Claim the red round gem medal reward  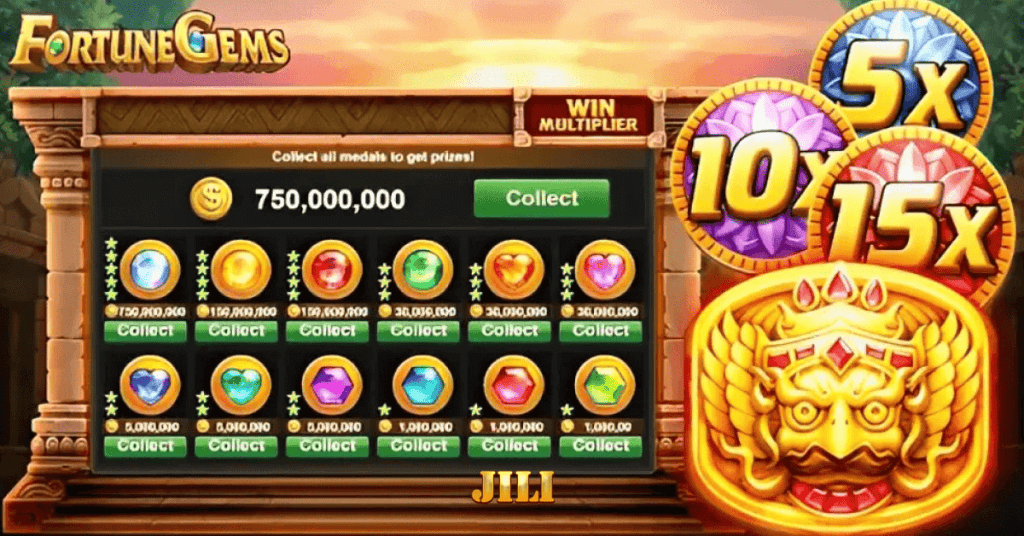point(327,331)
